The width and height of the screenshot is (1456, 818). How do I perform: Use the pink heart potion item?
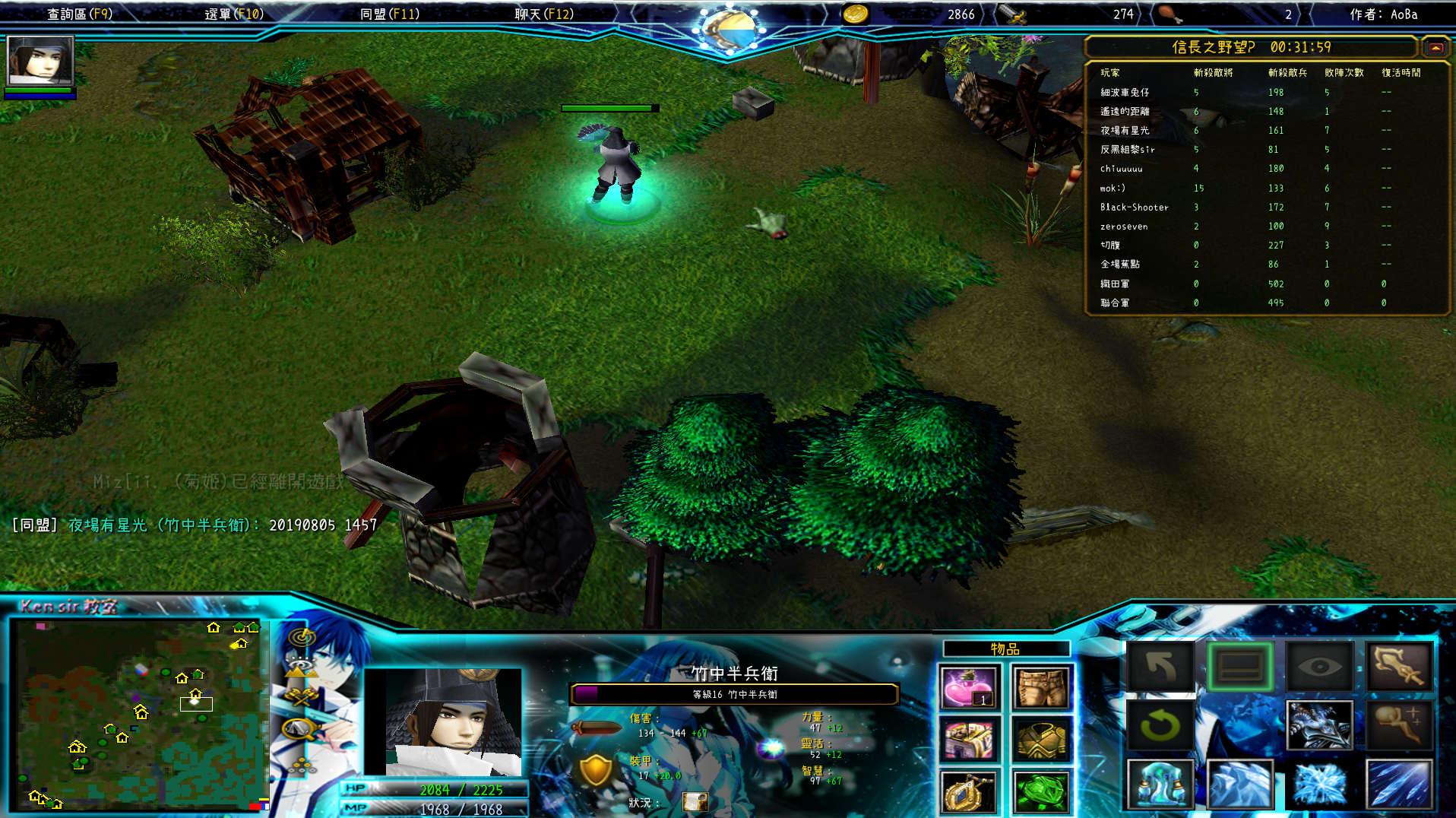point(968,687)
